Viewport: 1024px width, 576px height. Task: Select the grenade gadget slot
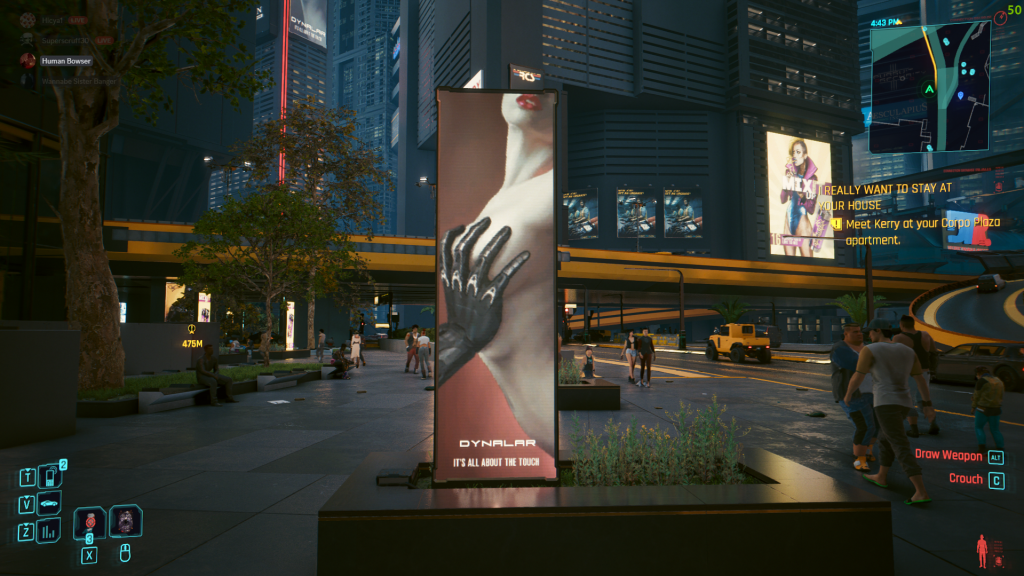[126, 521]
